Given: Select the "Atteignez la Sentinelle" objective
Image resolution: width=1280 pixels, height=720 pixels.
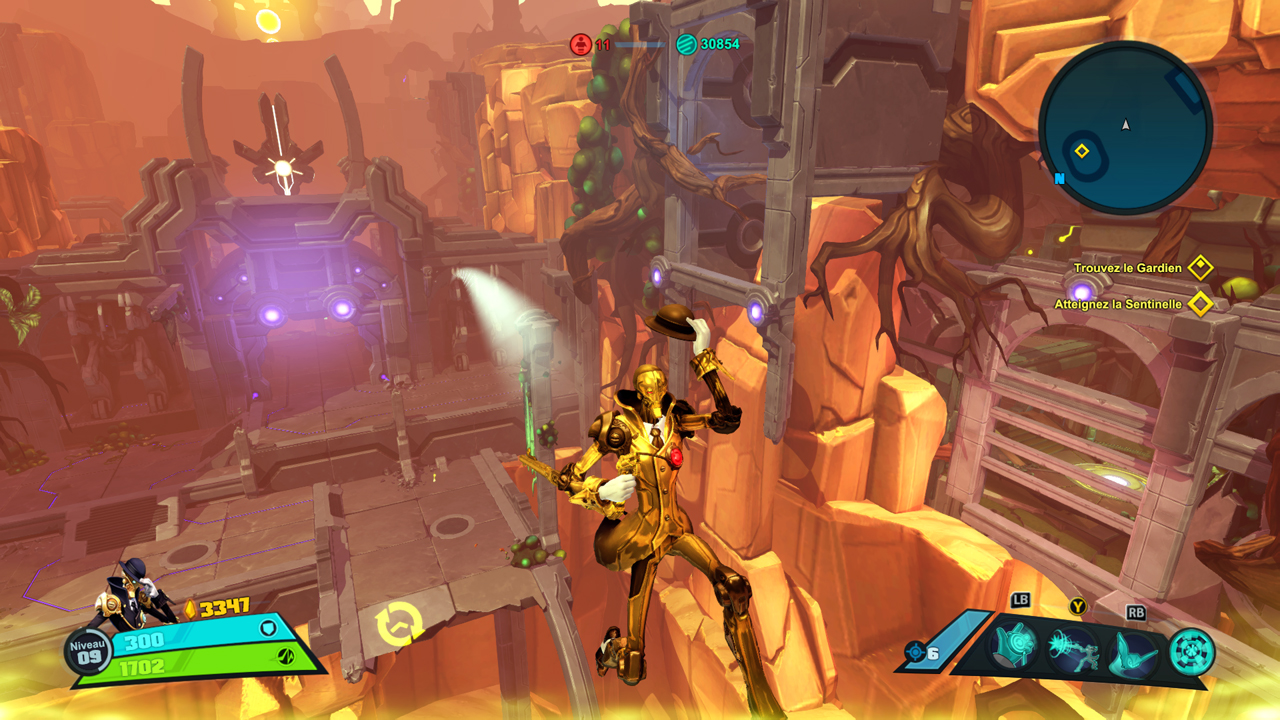Looking at the screenshot, I should click(1118, 304).
